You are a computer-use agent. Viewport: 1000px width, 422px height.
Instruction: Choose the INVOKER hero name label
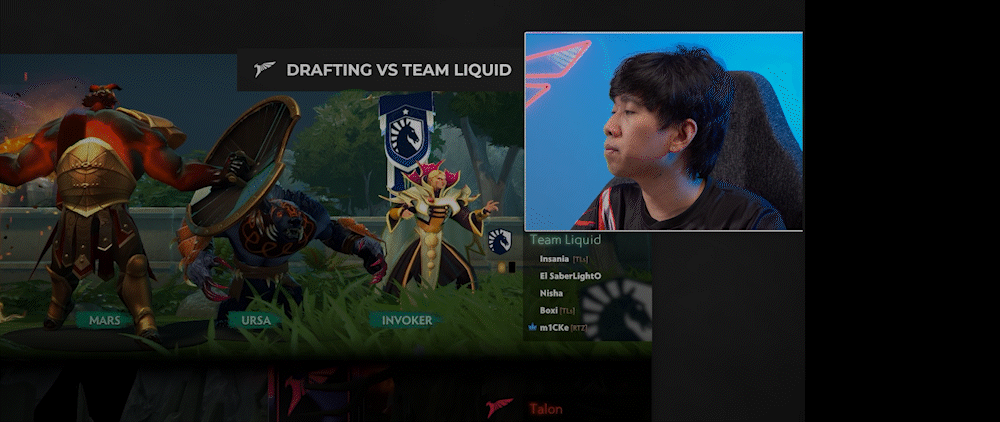coord(407,320)
